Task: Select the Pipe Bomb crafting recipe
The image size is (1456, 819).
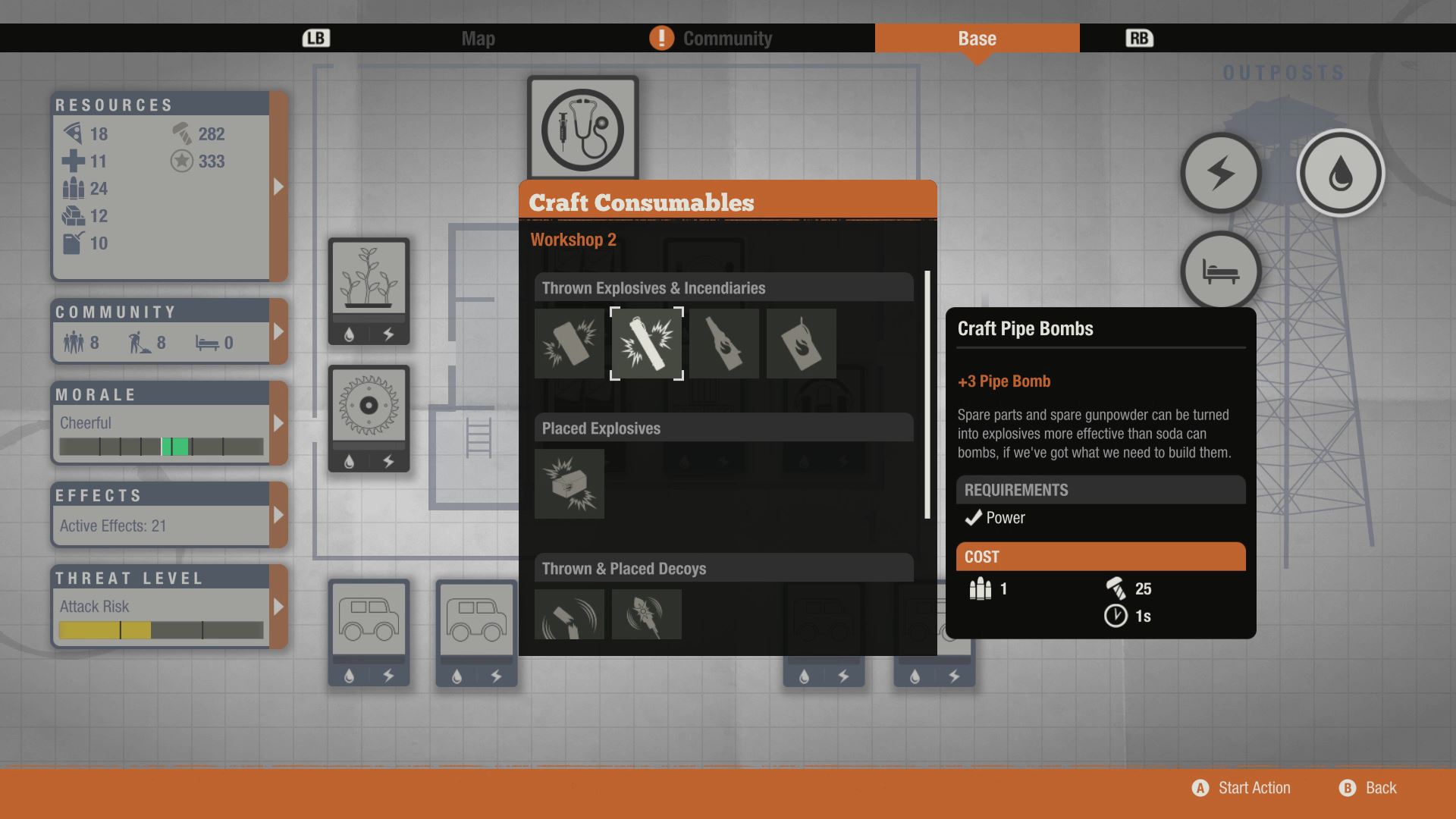Action: [647, 344]
